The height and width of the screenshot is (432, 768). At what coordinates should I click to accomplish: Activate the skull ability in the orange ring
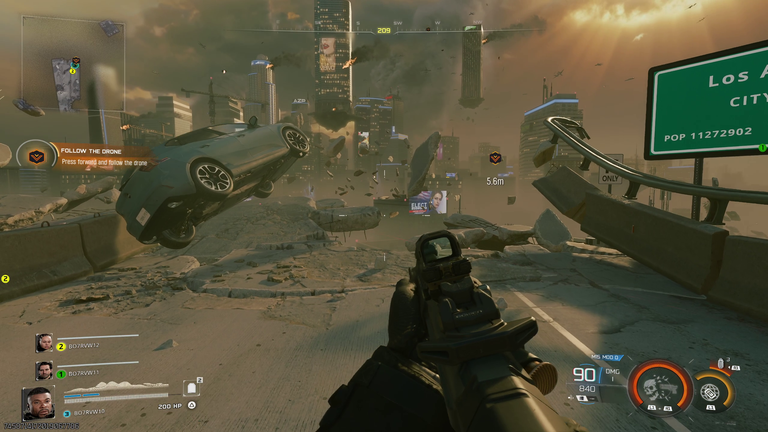[x=660, y=387]
